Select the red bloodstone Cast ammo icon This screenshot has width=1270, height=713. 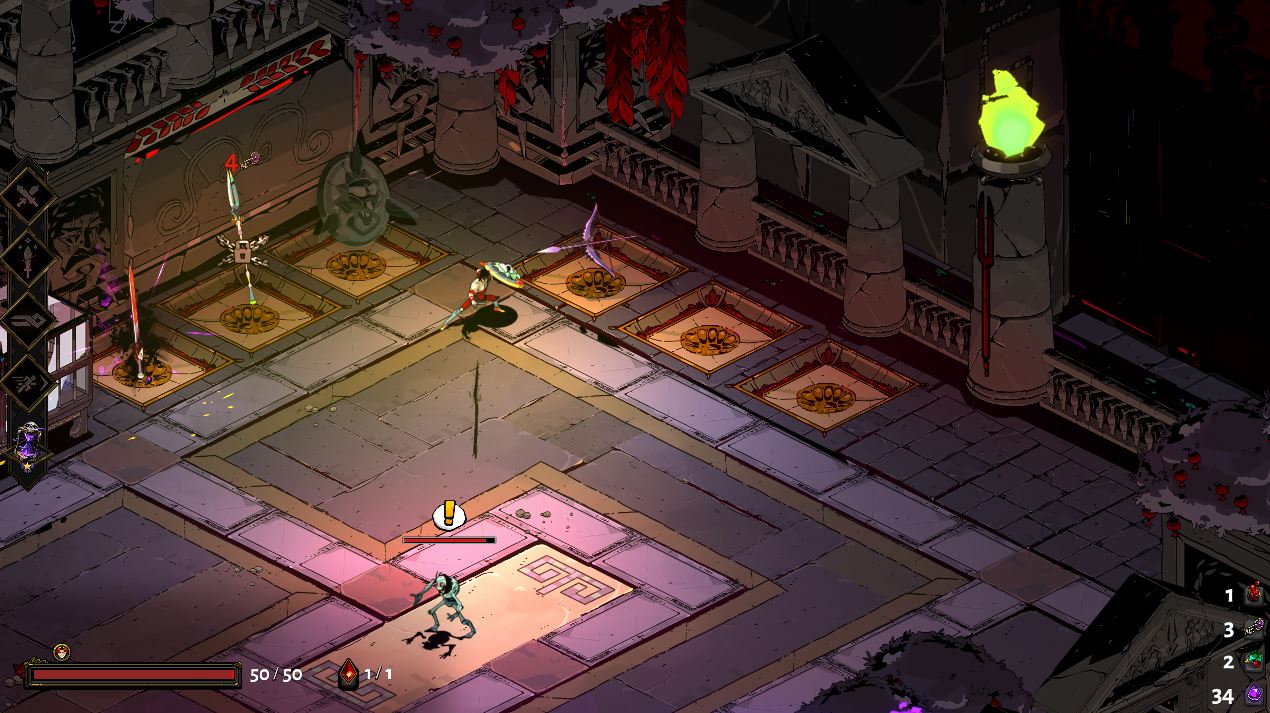(348, 673)
